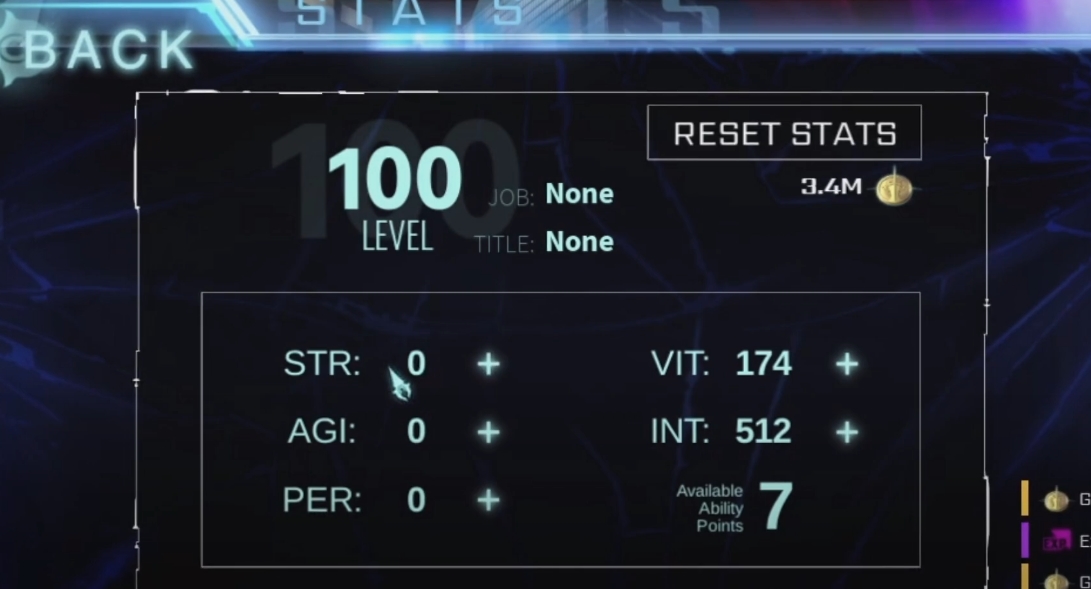The width and height of the screenshot is (1091, 589).
Task: Add a point to VIT
Action: coord(847,364)
